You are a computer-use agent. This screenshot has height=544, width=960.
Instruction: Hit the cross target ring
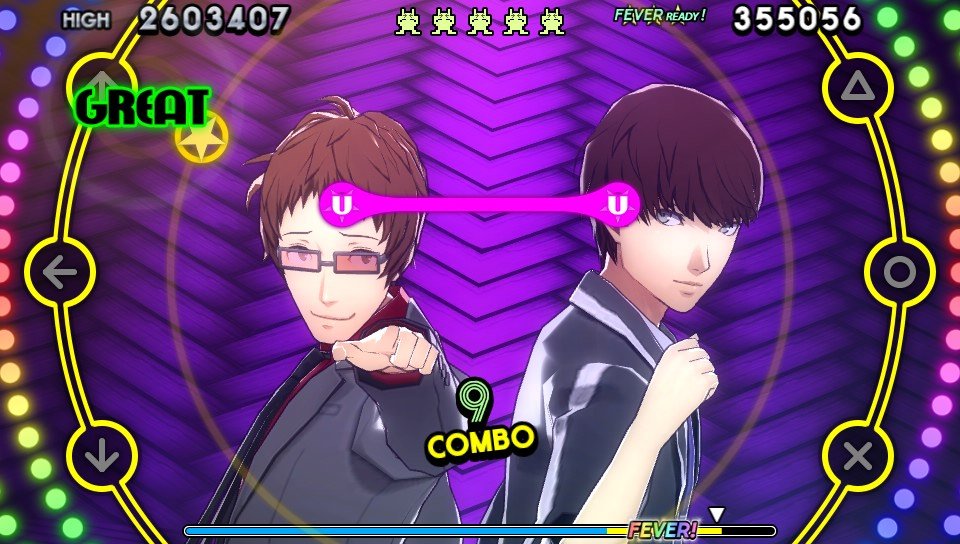[857, 456]
